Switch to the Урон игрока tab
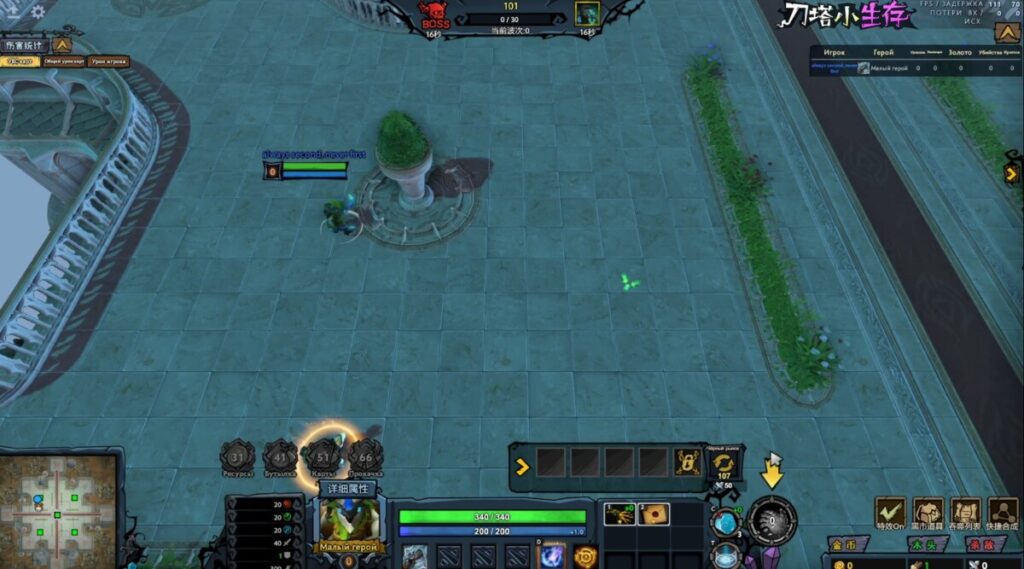Image resolution: width=1024 pixels, height=569 pixels. click(109, 62)
